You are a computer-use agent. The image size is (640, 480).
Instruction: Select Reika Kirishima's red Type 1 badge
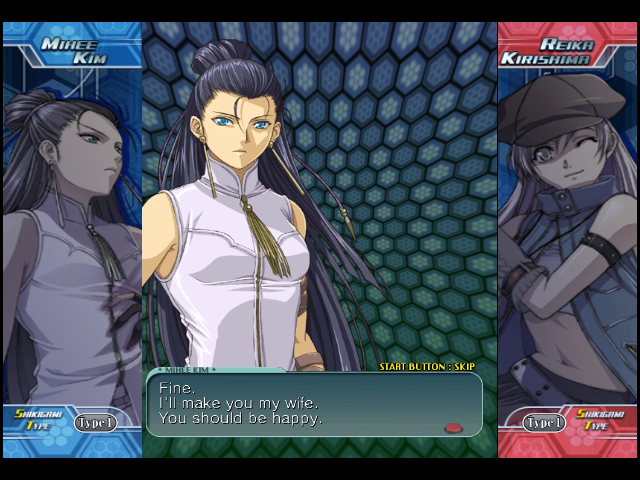pyautogui.click(x=544, y=423)
